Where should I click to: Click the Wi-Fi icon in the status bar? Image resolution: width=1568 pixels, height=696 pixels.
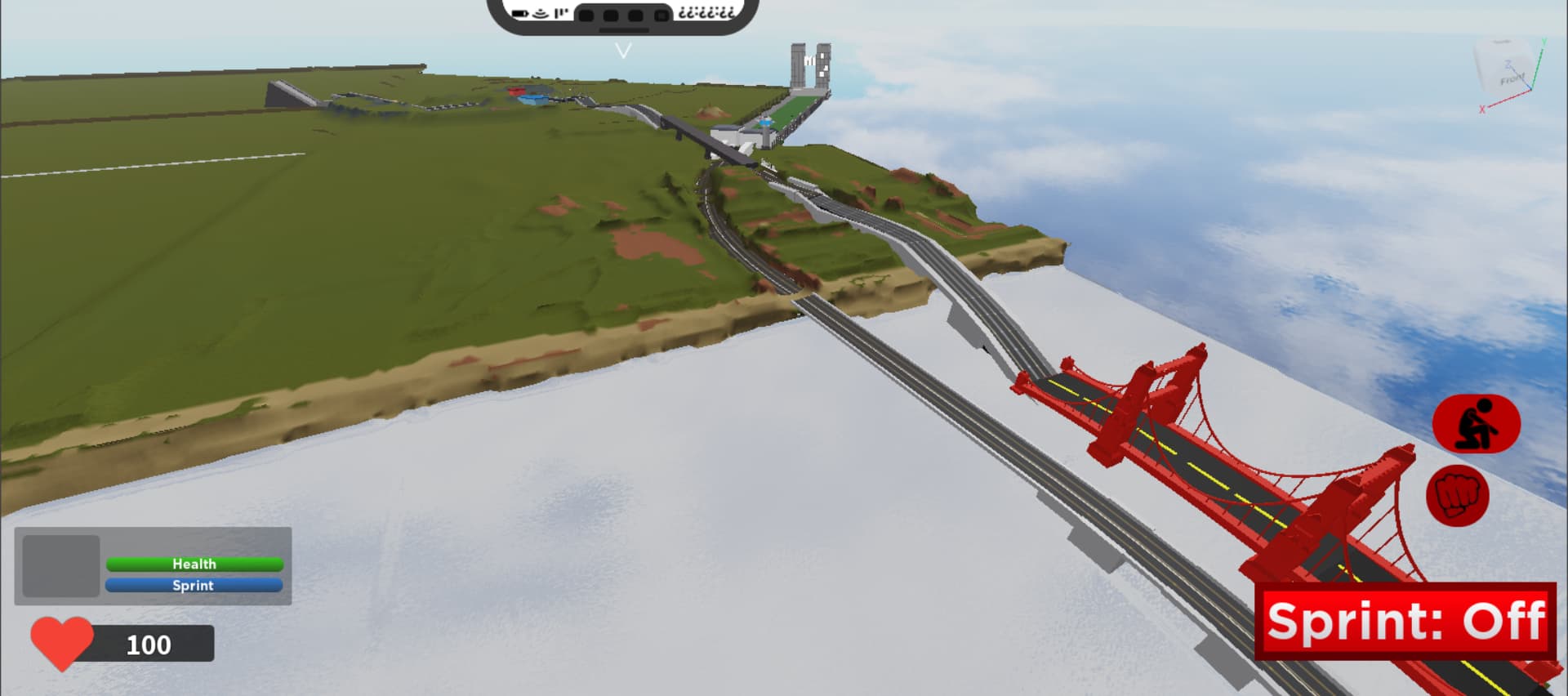[x=540, y=13]
